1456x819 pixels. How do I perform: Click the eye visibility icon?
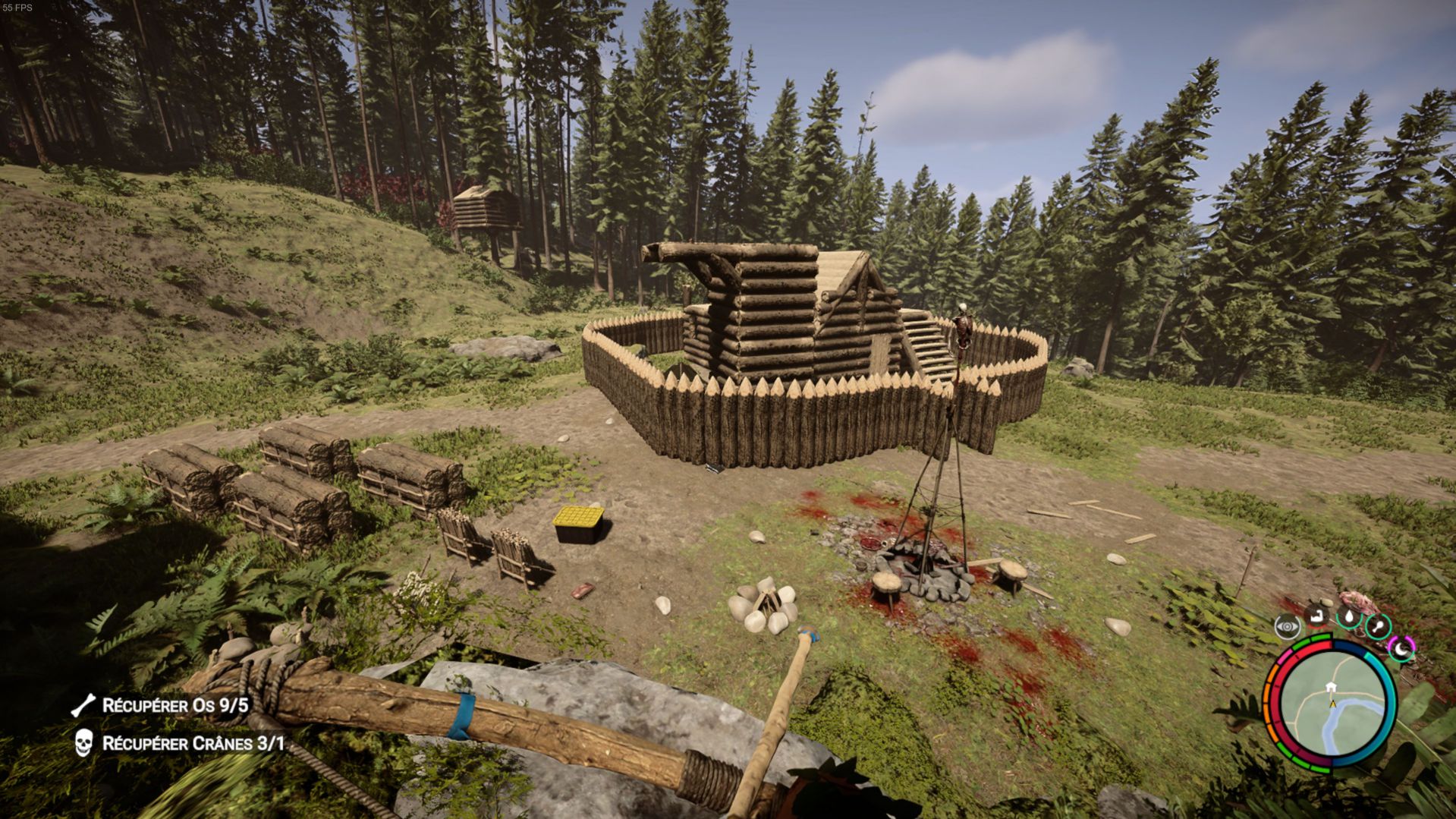tap(1288, 627)
